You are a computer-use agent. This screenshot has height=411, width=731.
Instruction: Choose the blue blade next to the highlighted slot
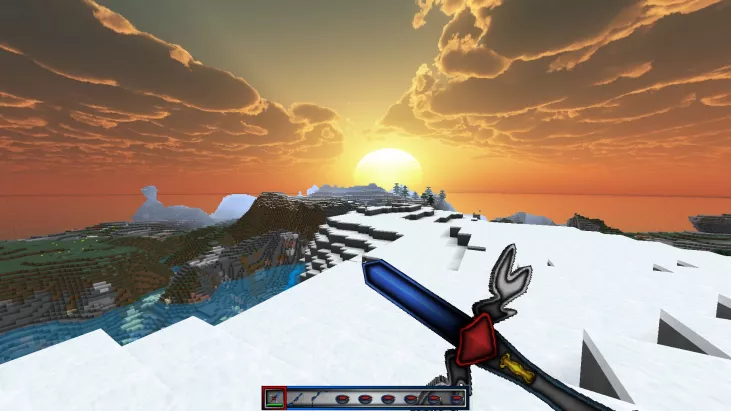[x=297, y=398]
